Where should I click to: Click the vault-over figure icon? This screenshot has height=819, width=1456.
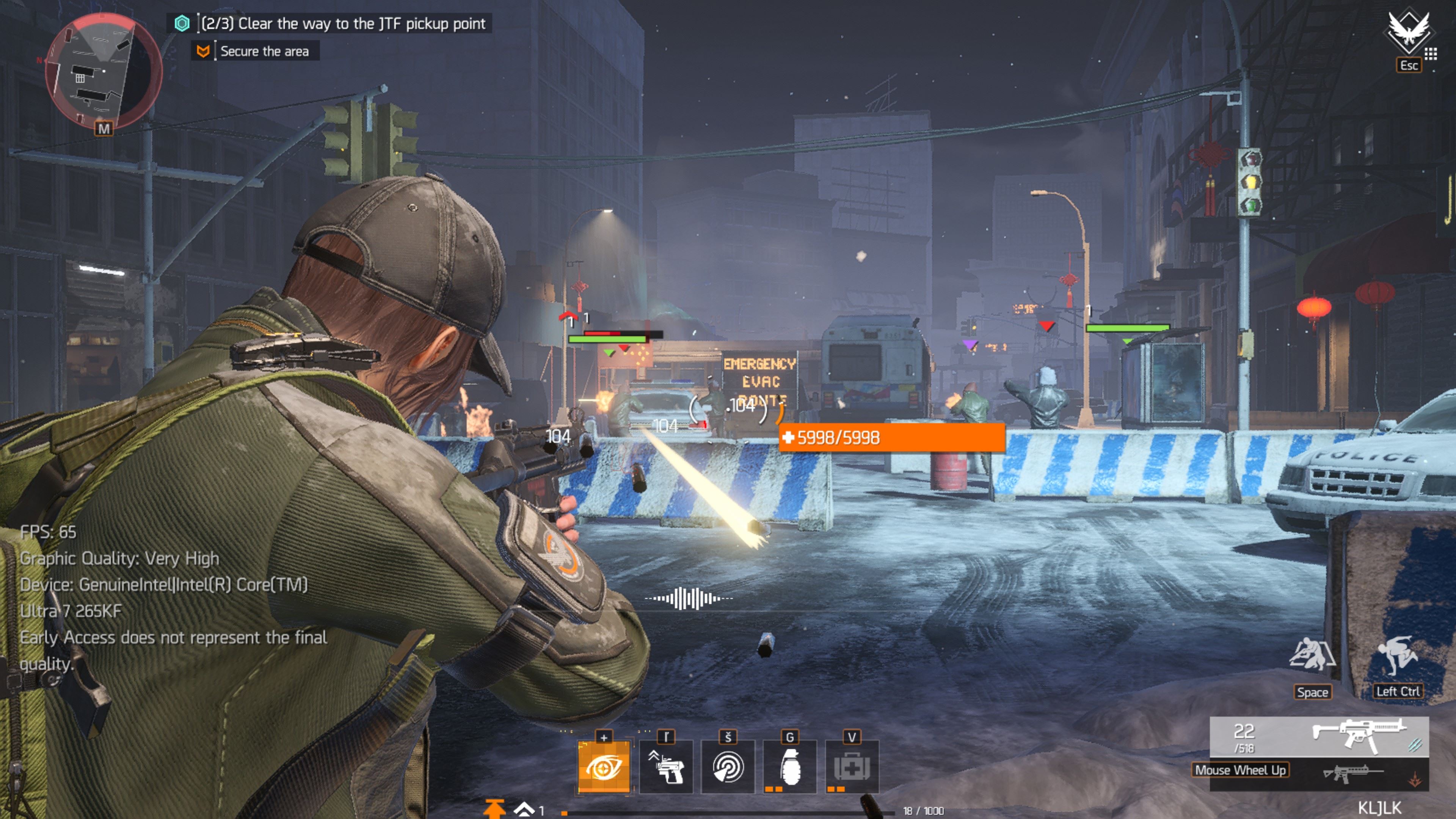pyautogui.click(x=1397, y=656)
